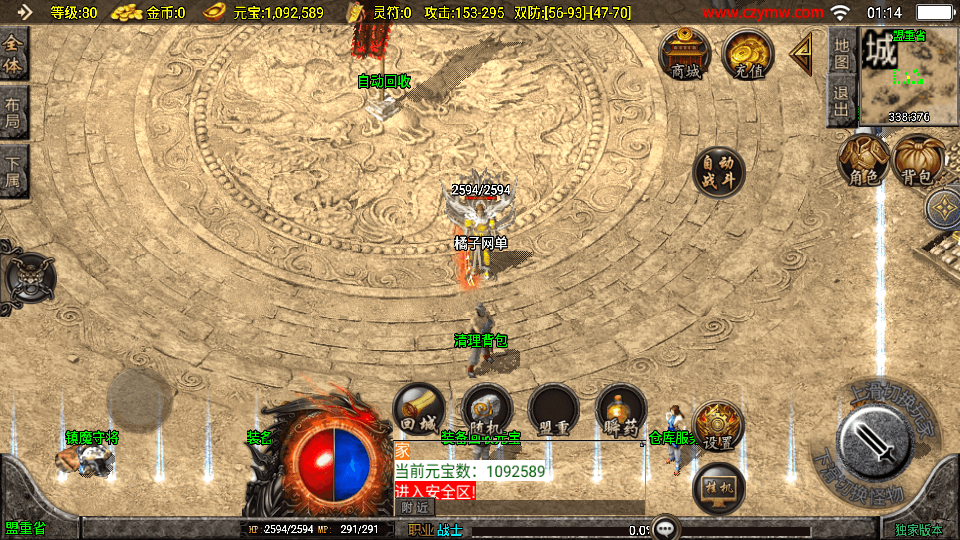Open the 背包 backpack
Image resolution: width=960 pixels, height=540 pixels.
pos(919,160)
